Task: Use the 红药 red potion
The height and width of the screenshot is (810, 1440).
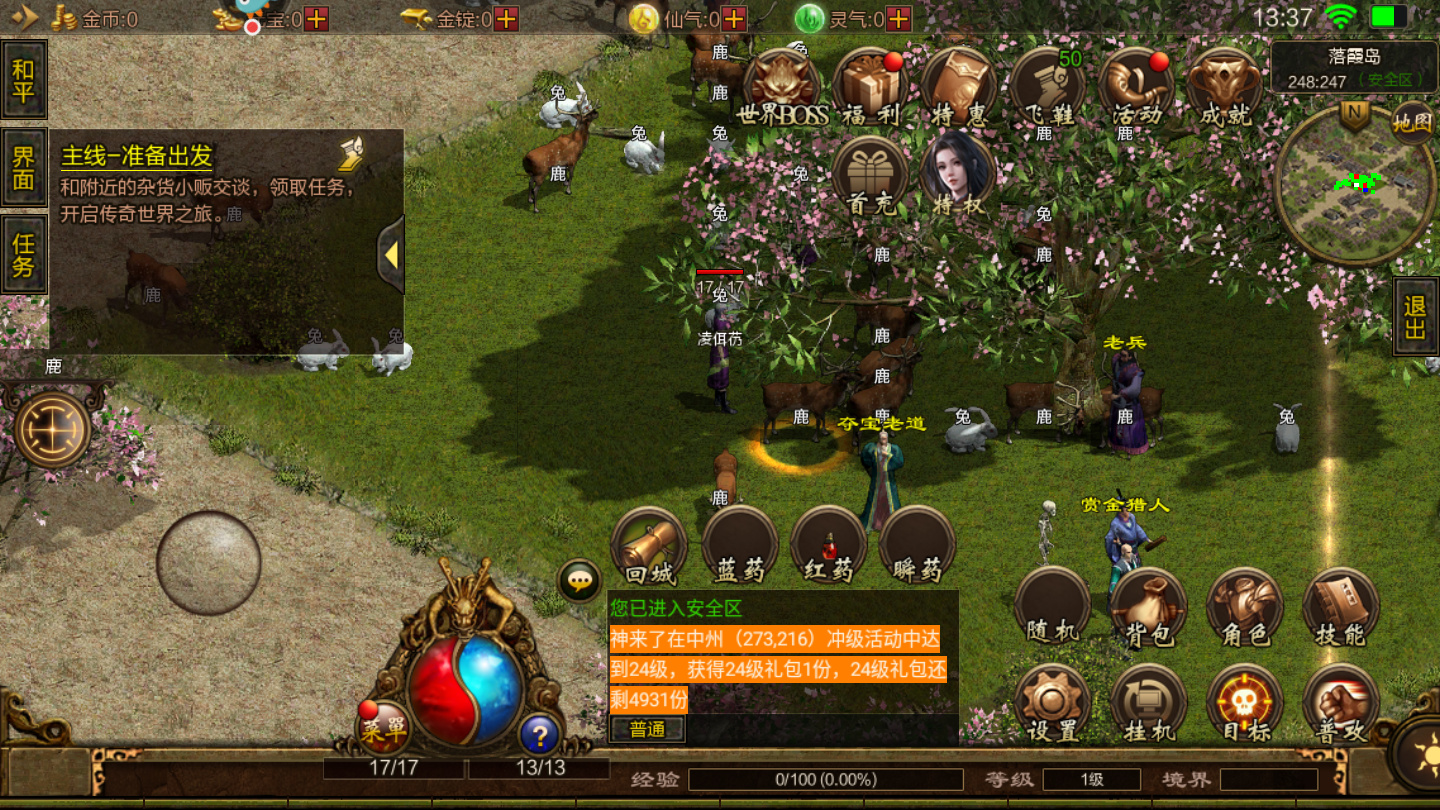Action: pos(828,547)
